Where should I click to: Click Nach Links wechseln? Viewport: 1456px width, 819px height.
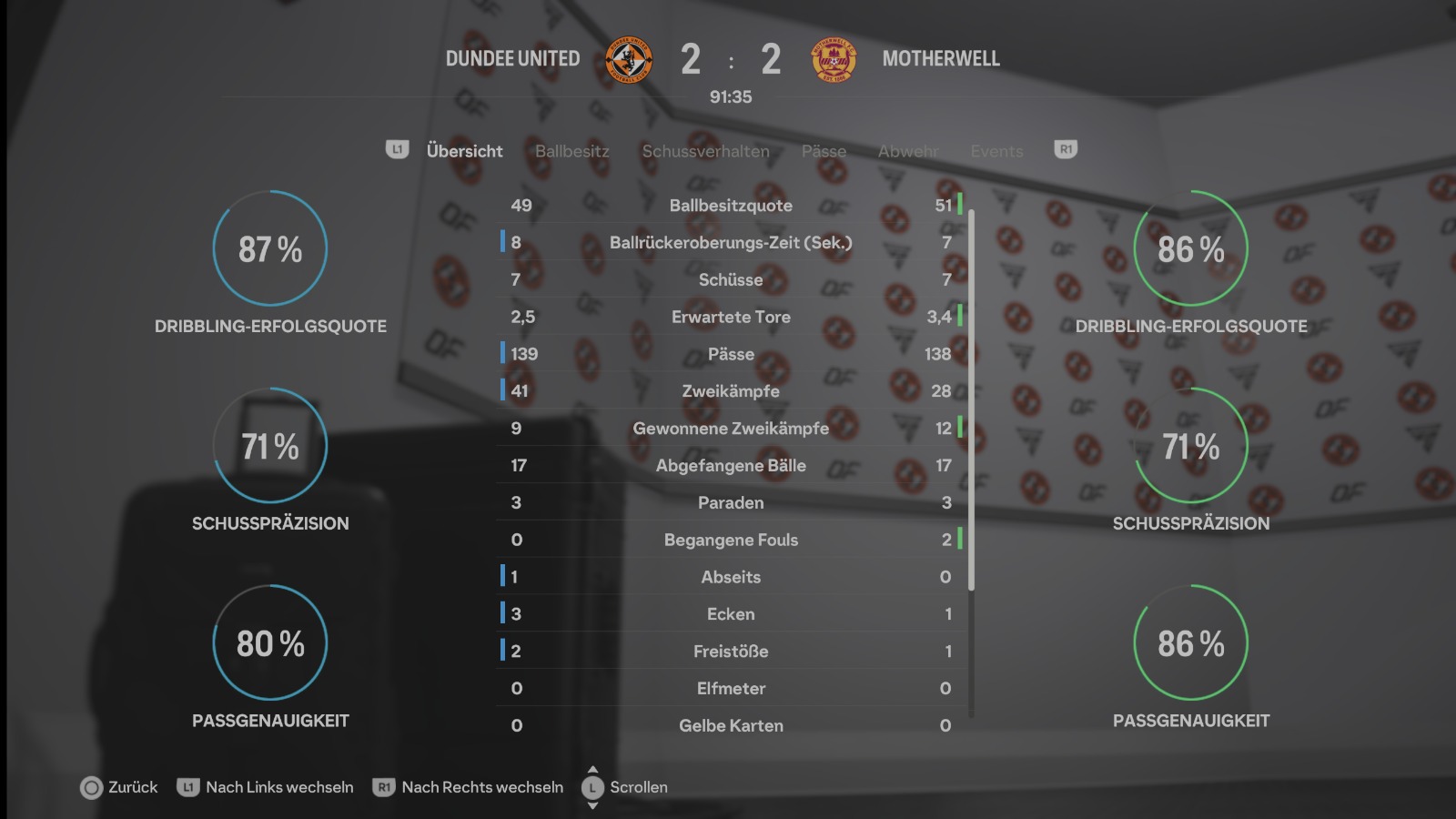tap(266, 787)
